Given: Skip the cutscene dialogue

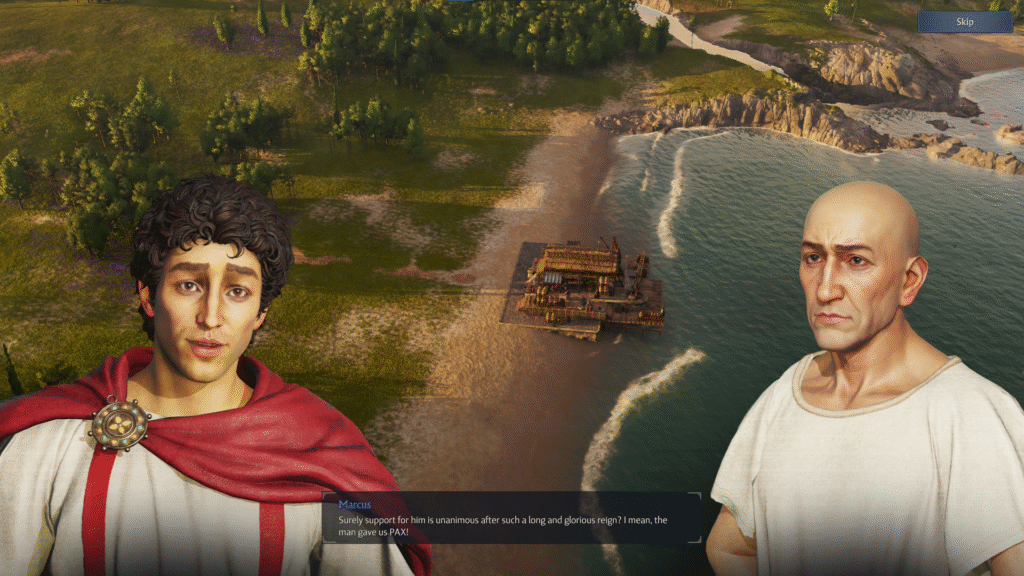Looking at the screenshot, I should pyautogui.click(x=964, y=22).
